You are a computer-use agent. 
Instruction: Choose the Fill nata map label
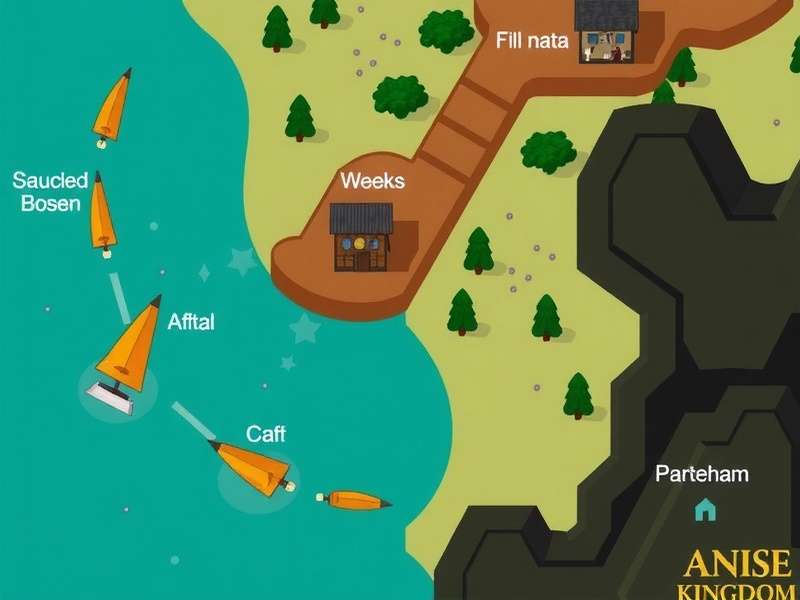(532, 41)
